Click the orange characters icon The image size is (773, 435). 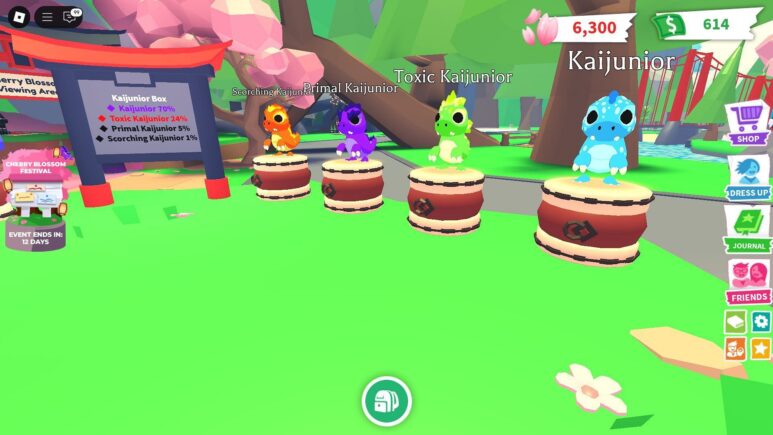(735, 348)
